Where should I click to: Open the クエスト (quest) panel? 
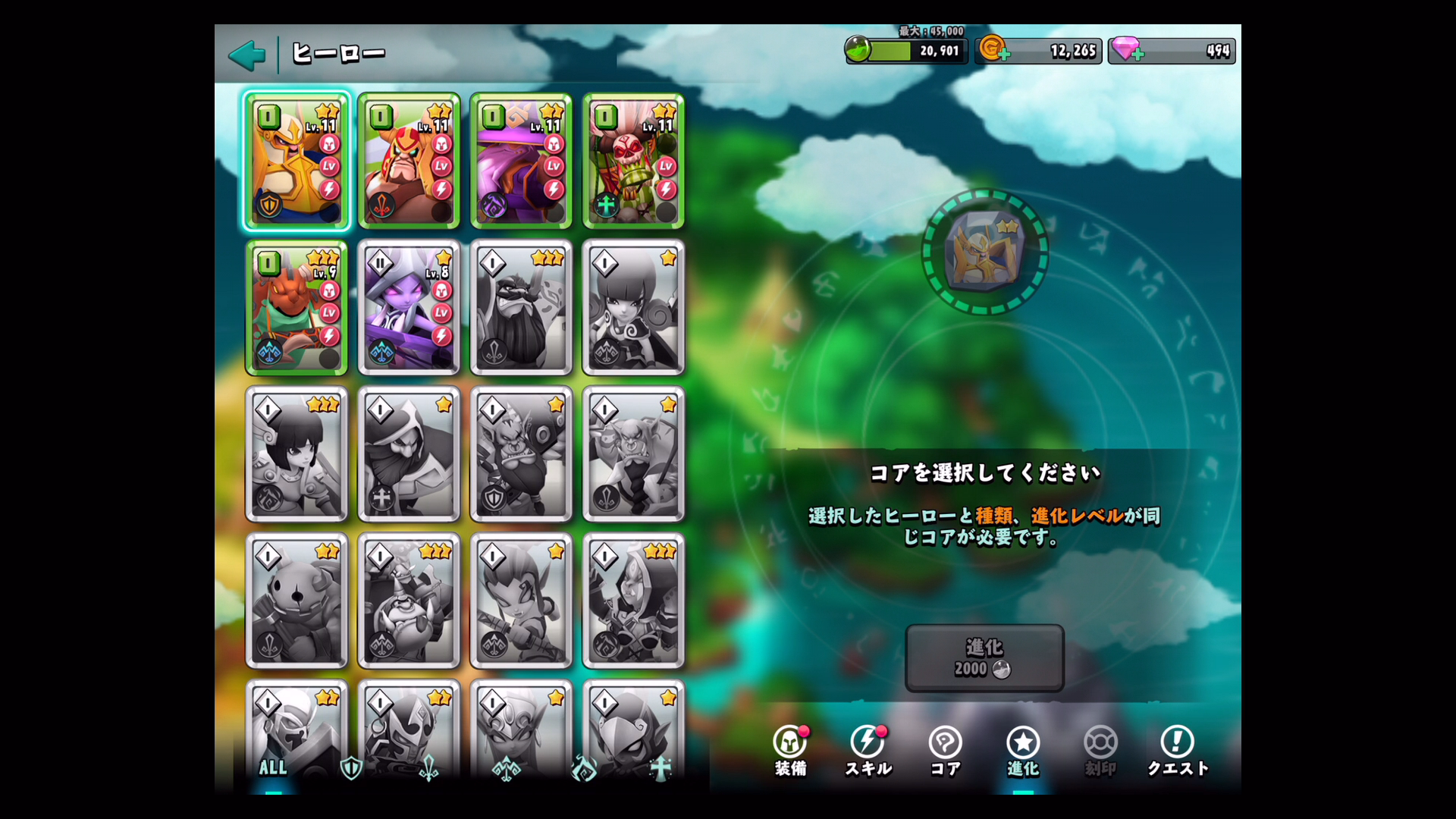click(x=1178, y=751)
